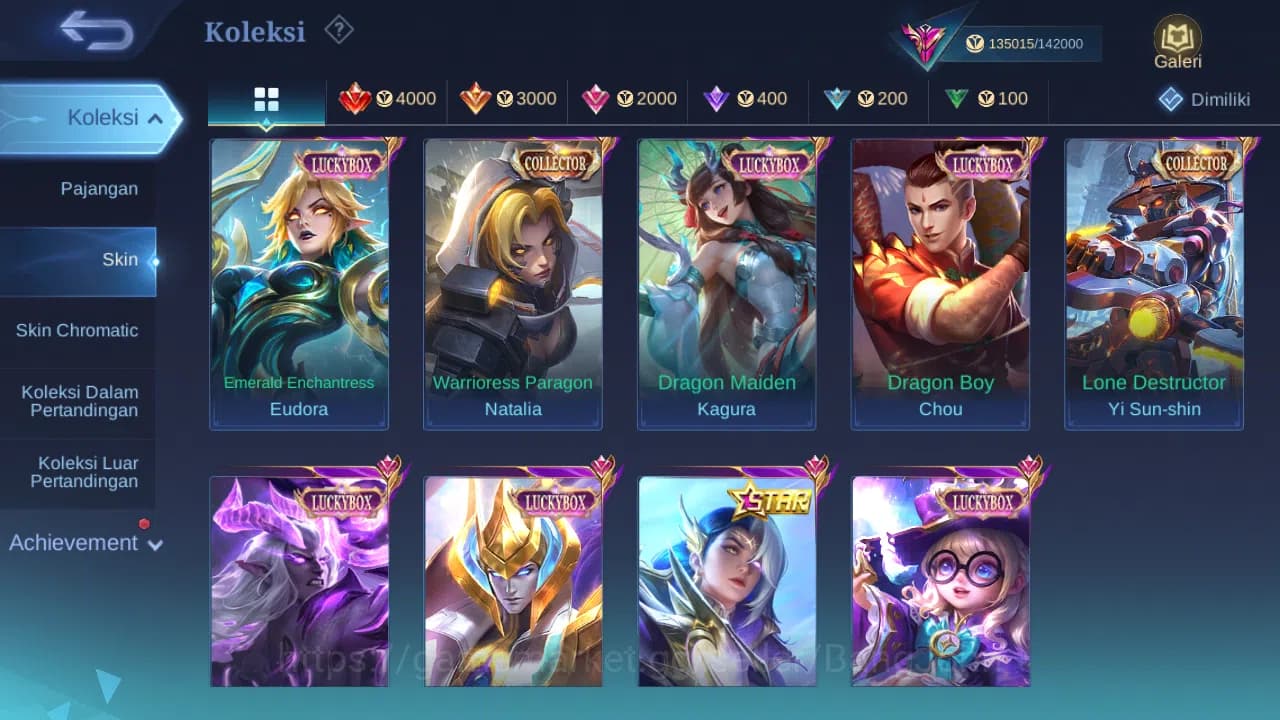Click the blue 200-point badge filter icon
This screenshot has height=720, width=1280.
coord(839,99)
